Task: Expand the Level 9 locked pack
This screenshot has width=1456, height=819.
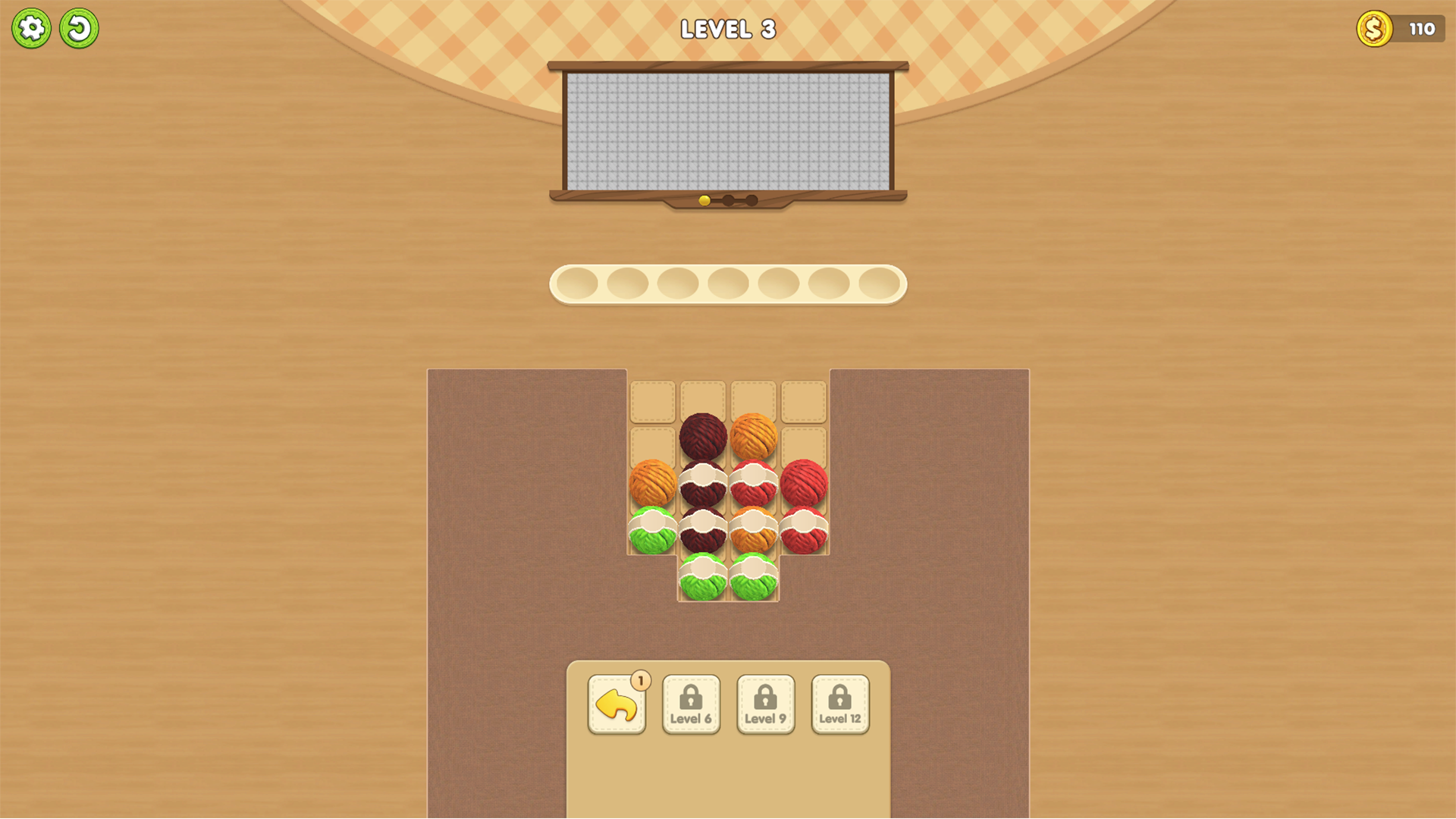Action: coord(765,704)
